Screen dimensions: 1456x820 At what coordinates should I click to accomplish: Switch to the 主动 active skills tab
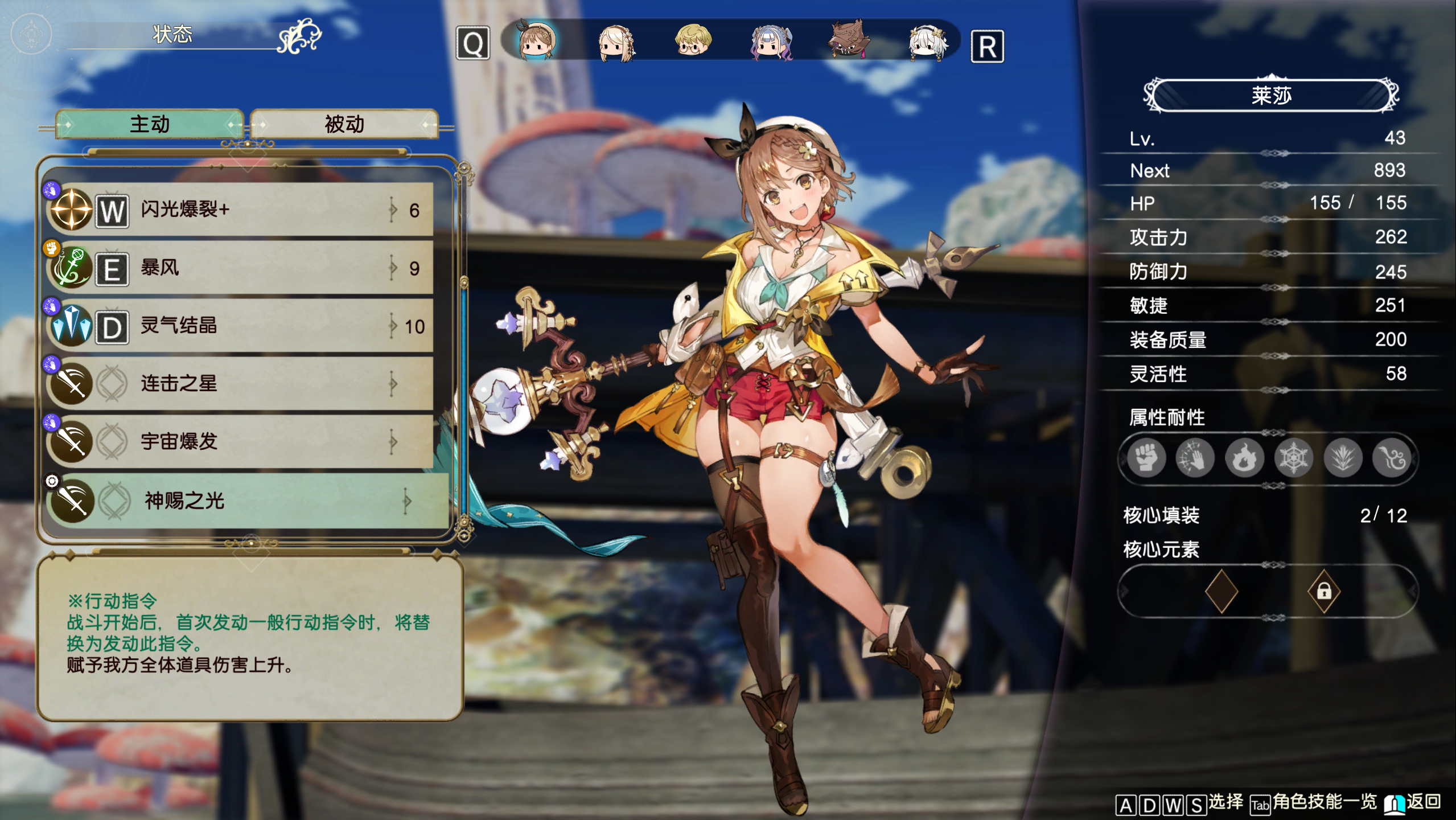pos(149,124)
